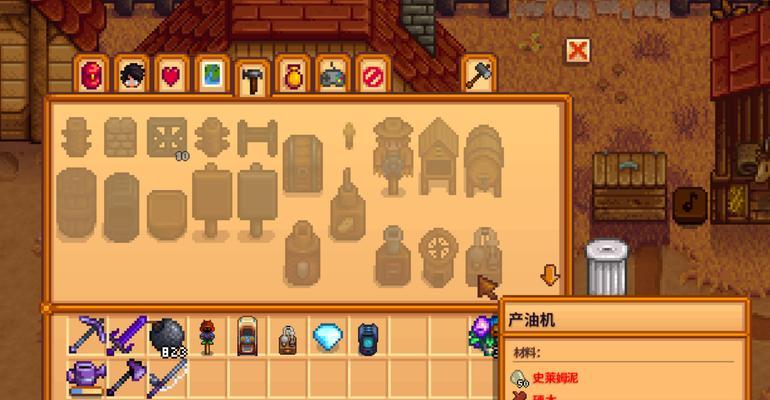Show the map tab
Image resolution: width=770 pixels, height=400 pixels.
click(211, 74)
